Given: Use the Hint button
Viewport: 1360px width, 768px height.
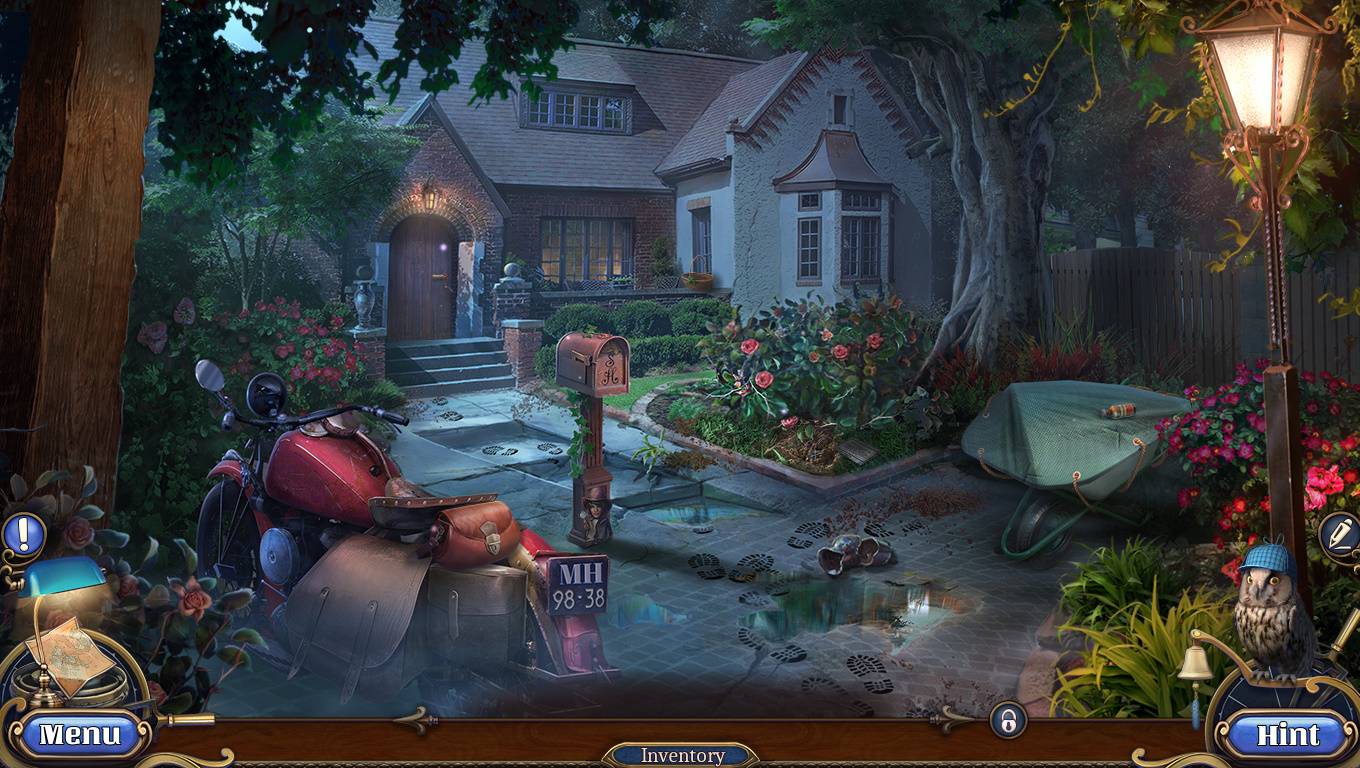Looking at the screenshot, I should [1288, 735].
